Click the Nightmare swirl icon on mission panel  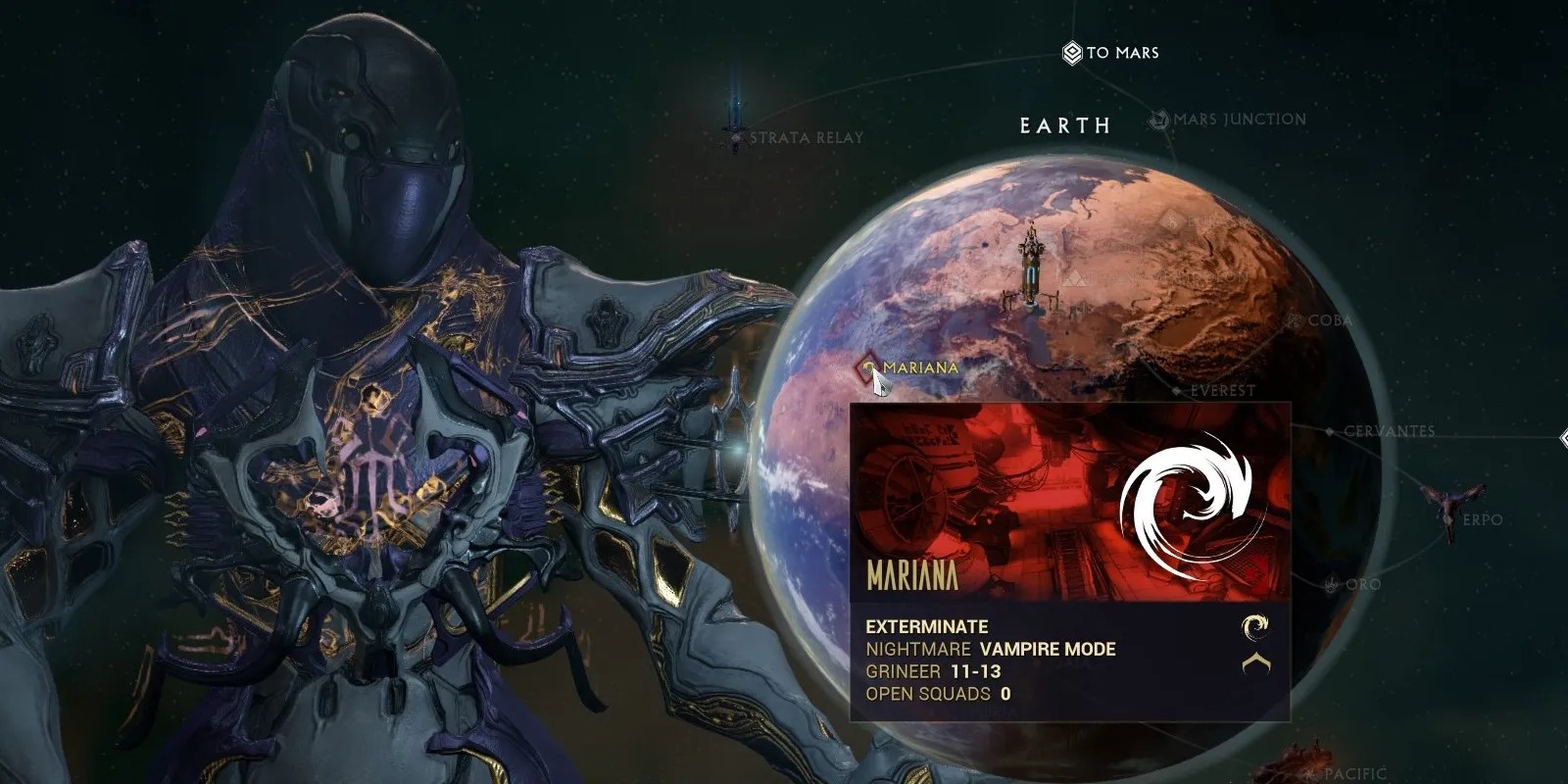point(1194,499)
